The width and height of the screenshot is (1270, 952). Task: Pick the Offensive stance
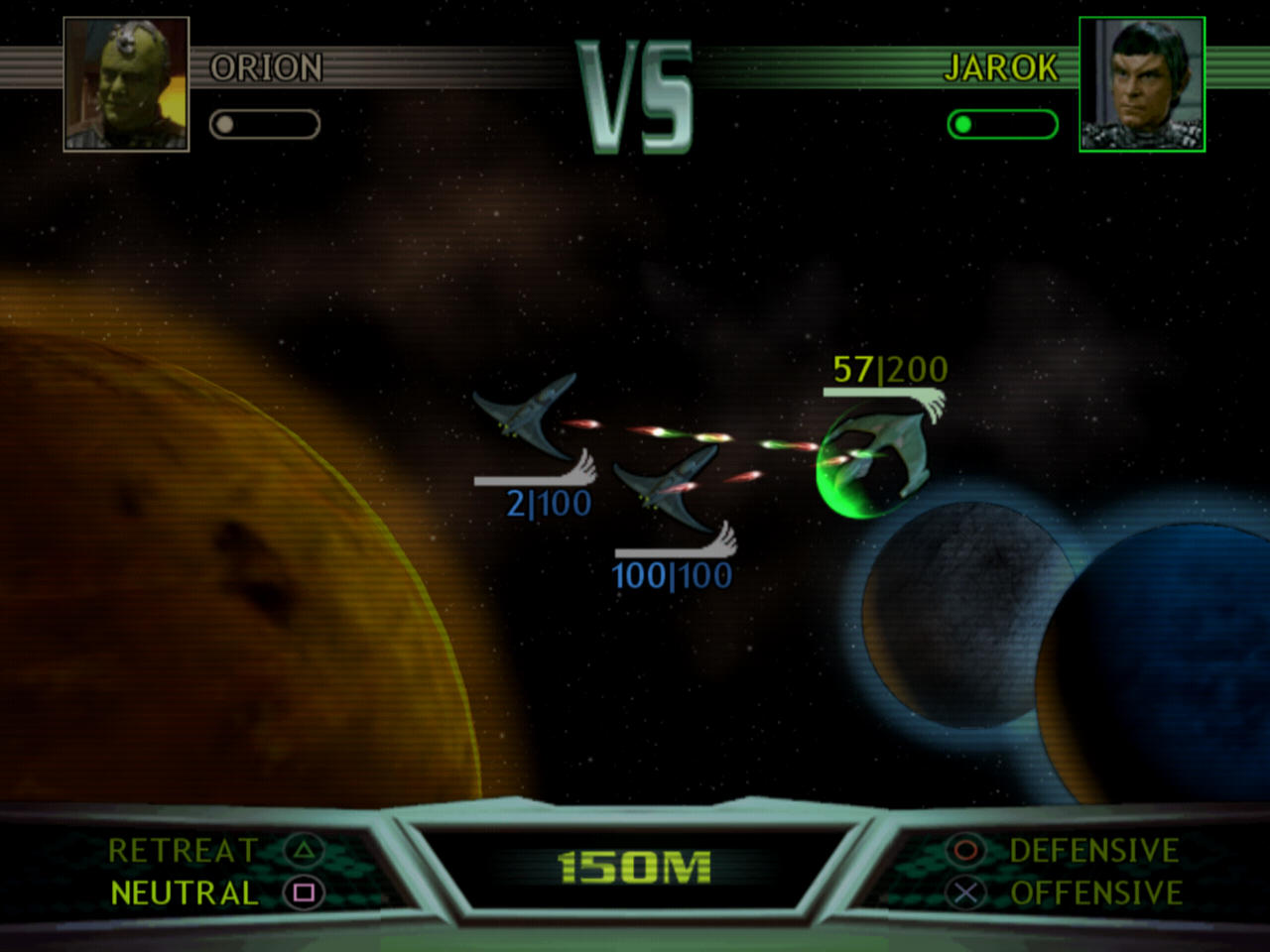coord(1095,893)
